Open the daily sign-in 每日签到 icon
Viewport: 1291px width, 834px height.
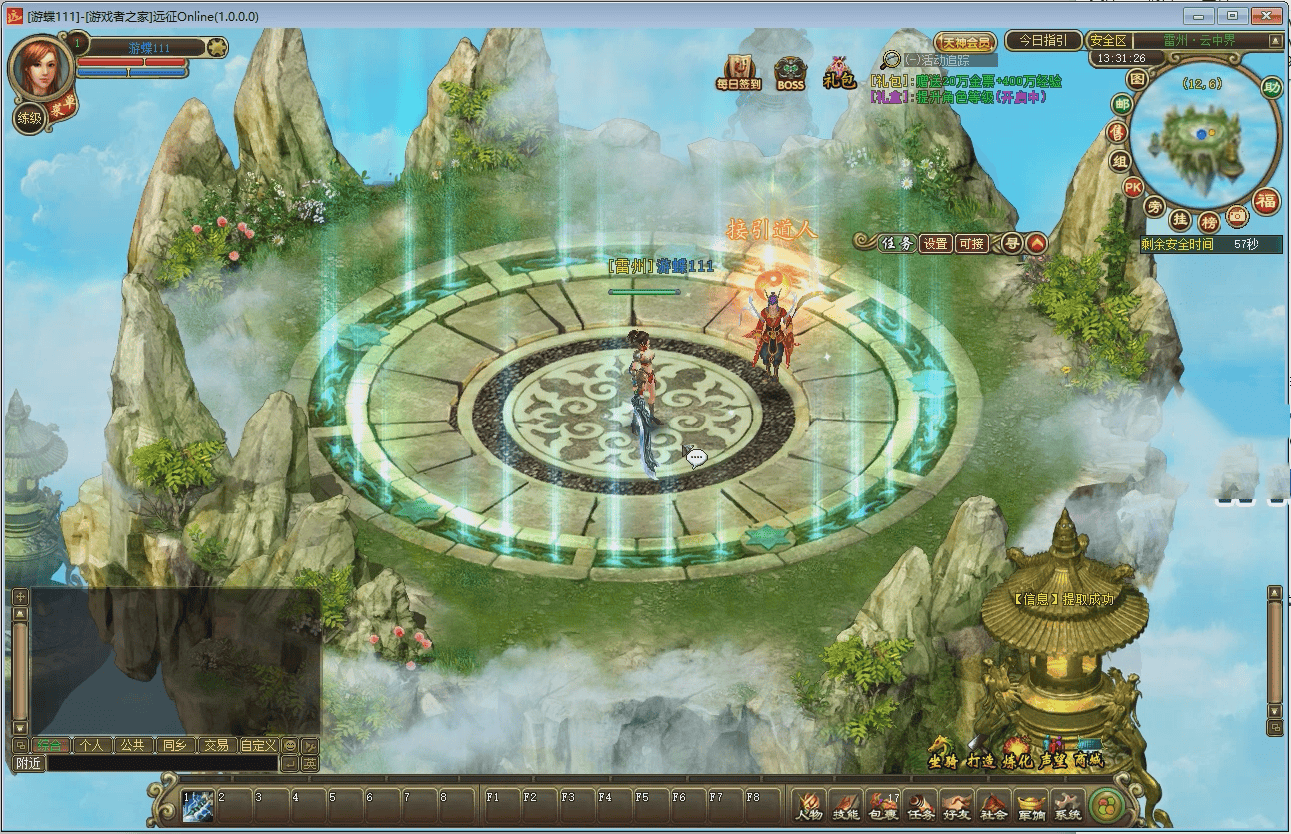737,72
